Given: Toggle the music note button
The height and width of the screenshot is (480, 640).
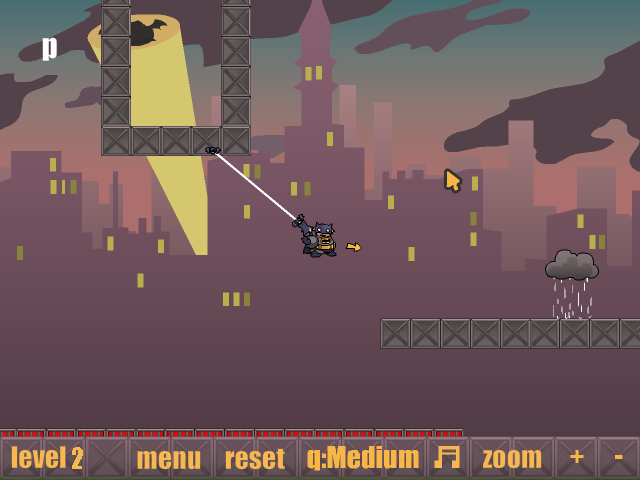Looking at the screenshot, I should (447, 457).
